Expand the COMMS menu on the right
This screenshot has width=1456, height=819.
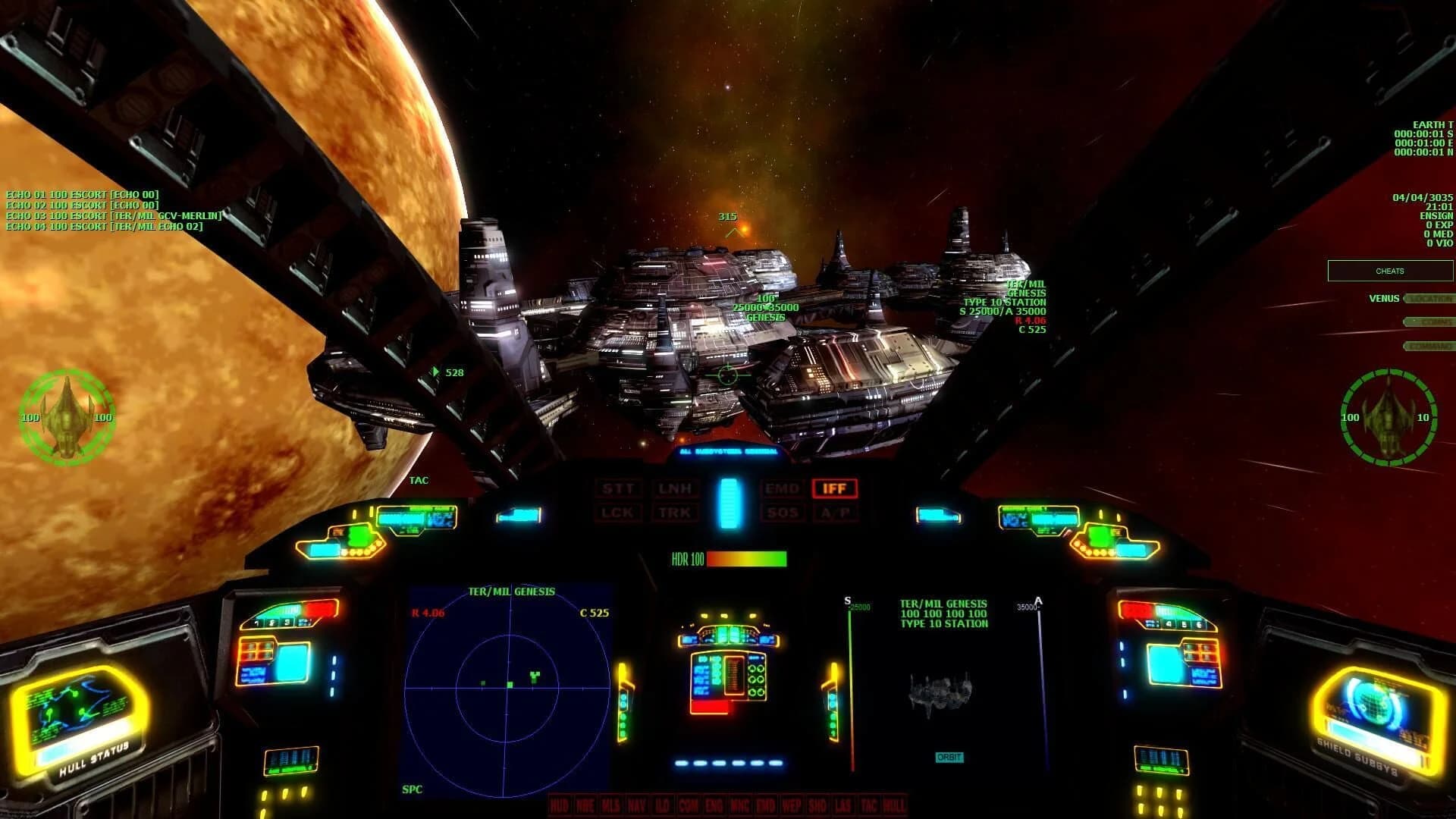pyautogui.click(x=1429, y=322)
